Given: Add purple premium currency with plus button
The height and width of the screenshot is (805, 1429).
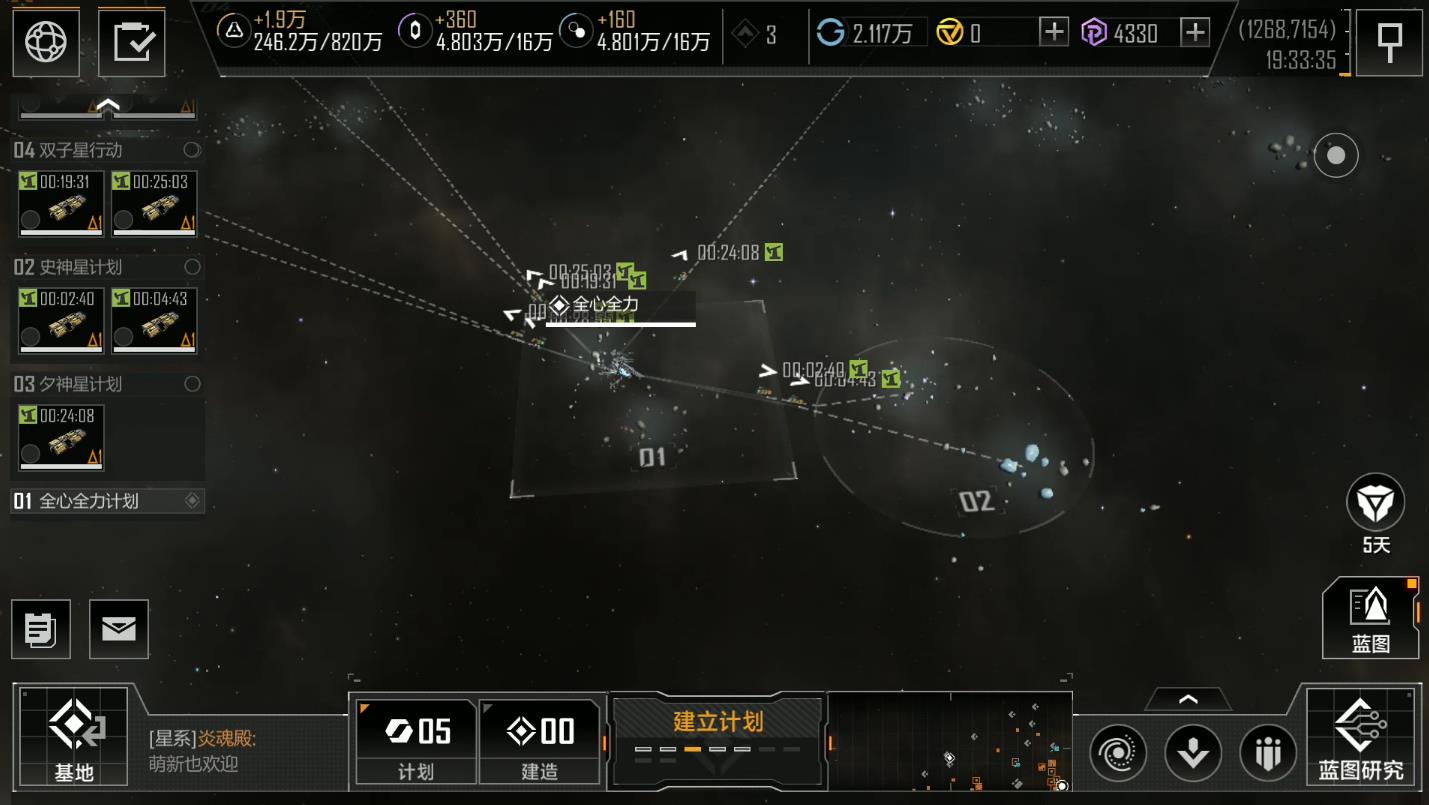Looking at the screenshot, I should (x=1195, y=33).
